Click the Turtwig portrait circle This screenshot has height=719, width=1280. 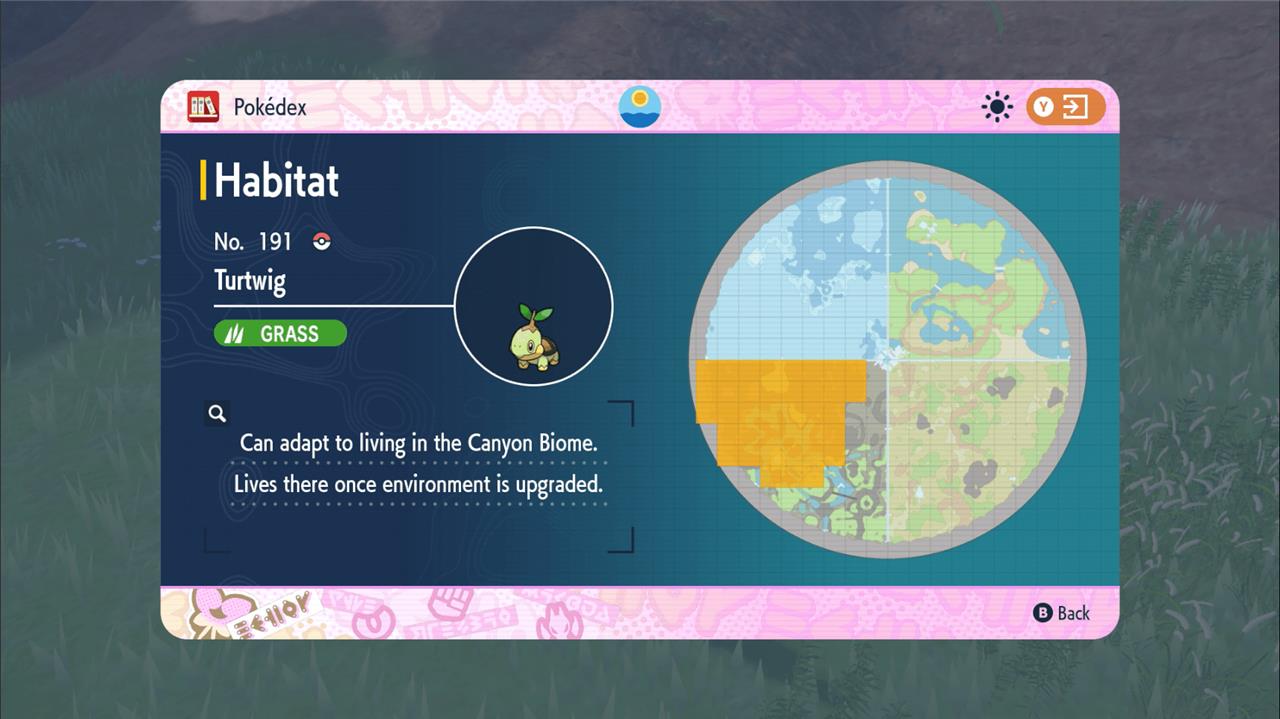point(533,306)
